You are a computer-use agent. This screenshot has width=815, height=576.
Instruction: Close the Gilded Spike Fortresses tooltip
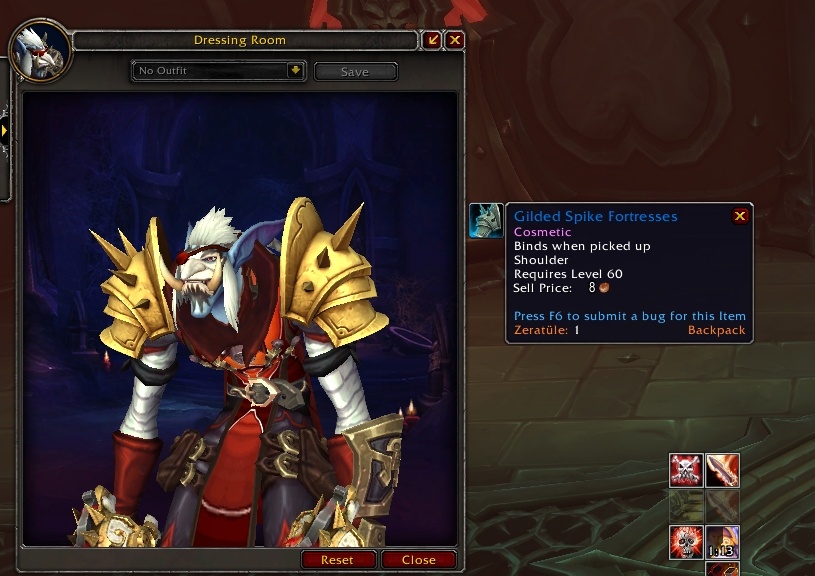740,216
